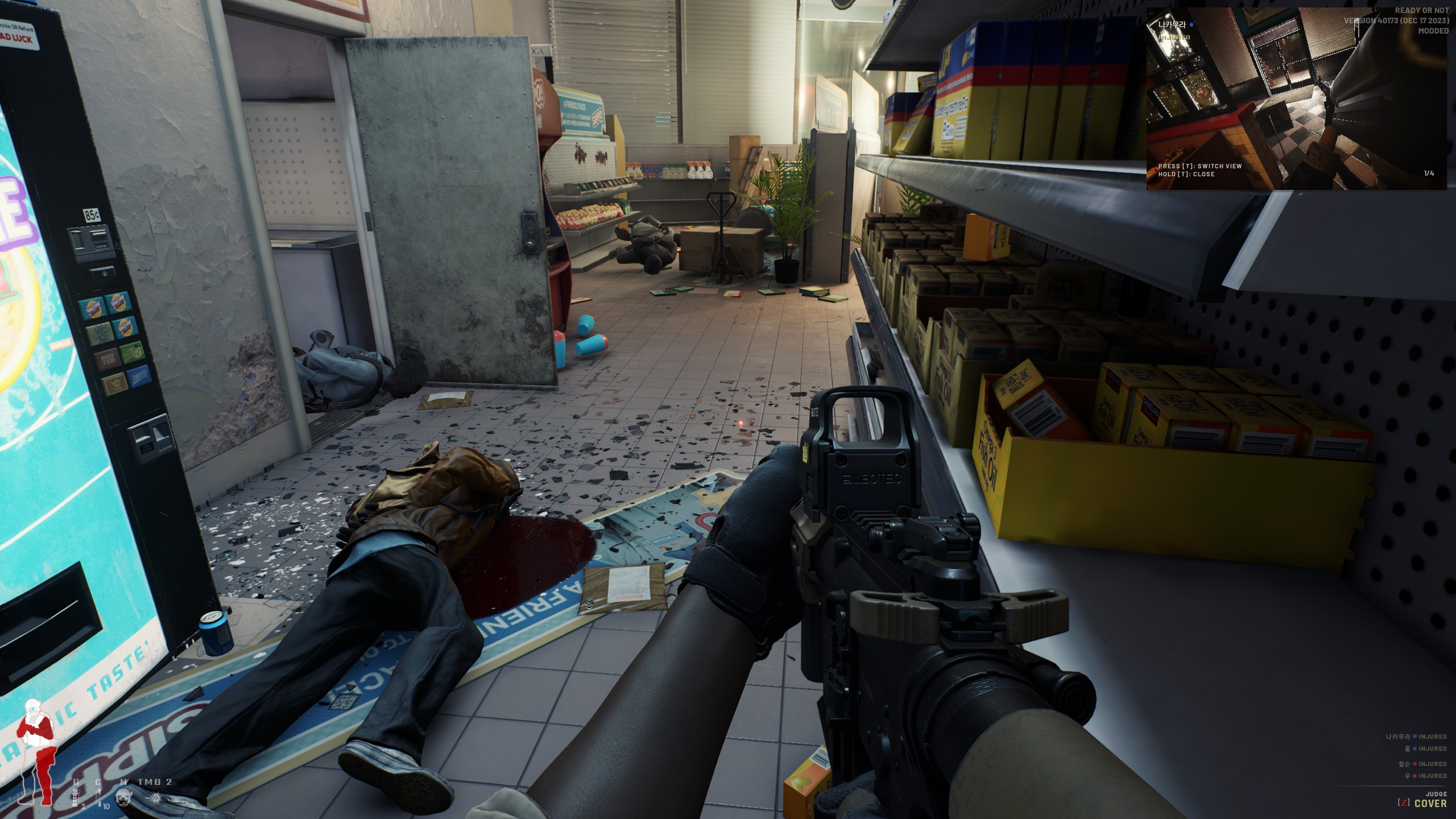Click the teammate body-cam picture-in-picture view

pos(1296,99)
